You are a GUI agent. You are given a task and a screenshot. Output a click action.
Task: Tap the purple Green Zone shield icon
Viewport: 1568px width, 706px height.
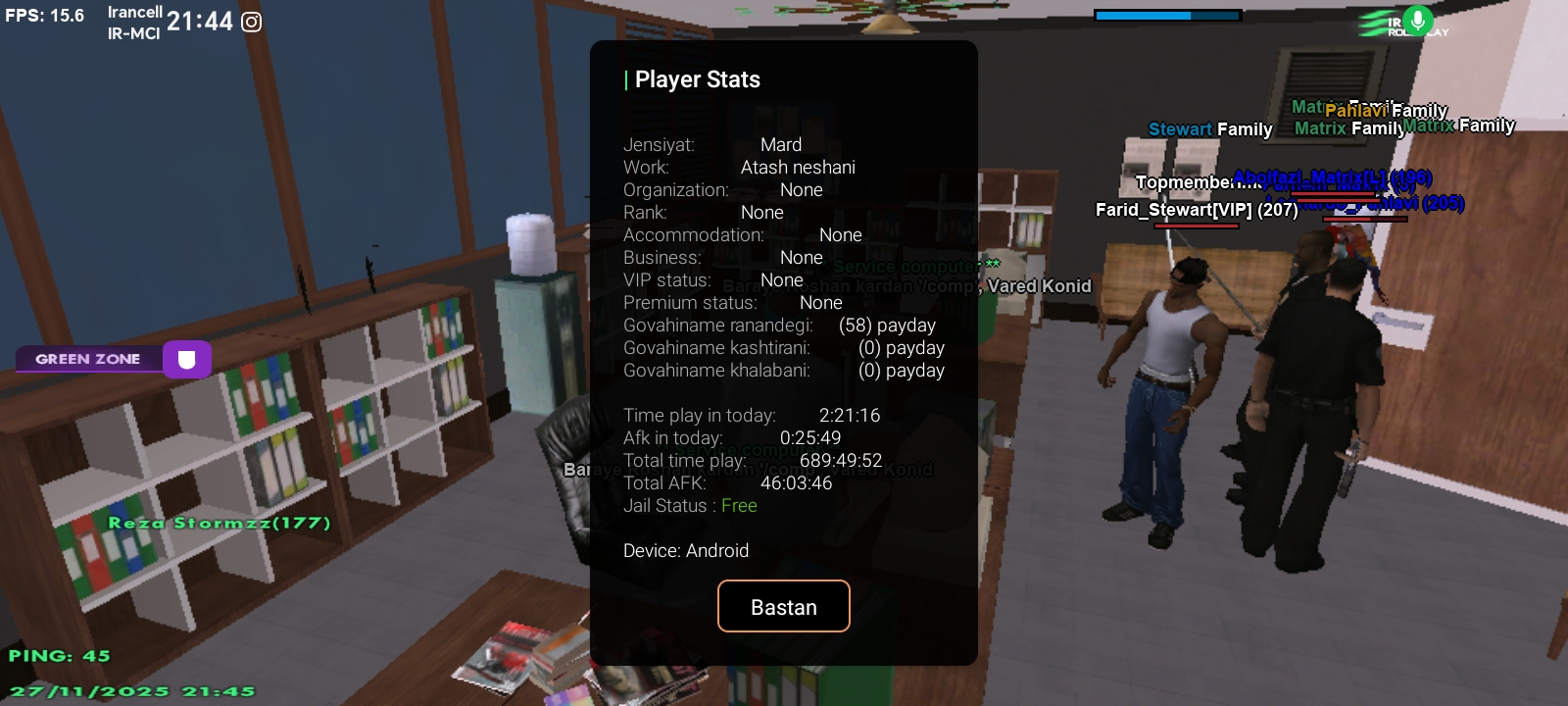click(186, 360)
